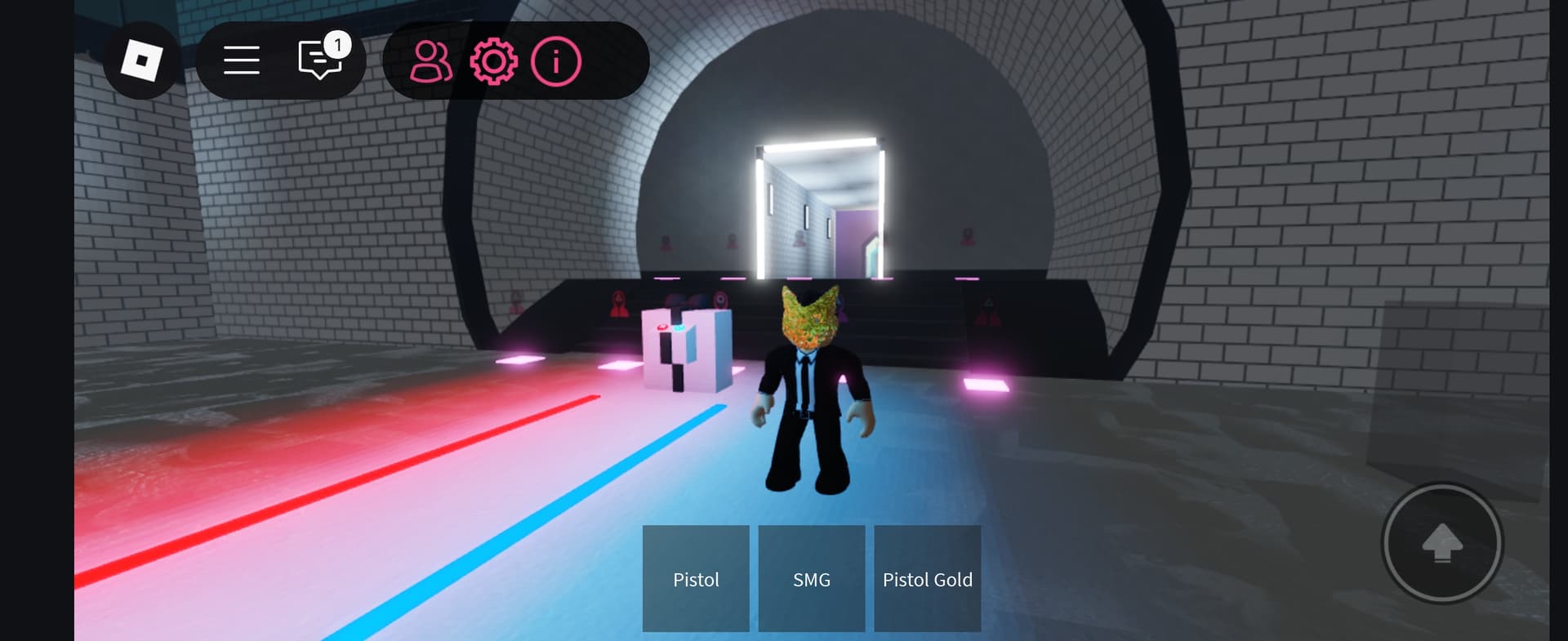
Task: Equip the Pistol weapon
Action: click(695, 579)
